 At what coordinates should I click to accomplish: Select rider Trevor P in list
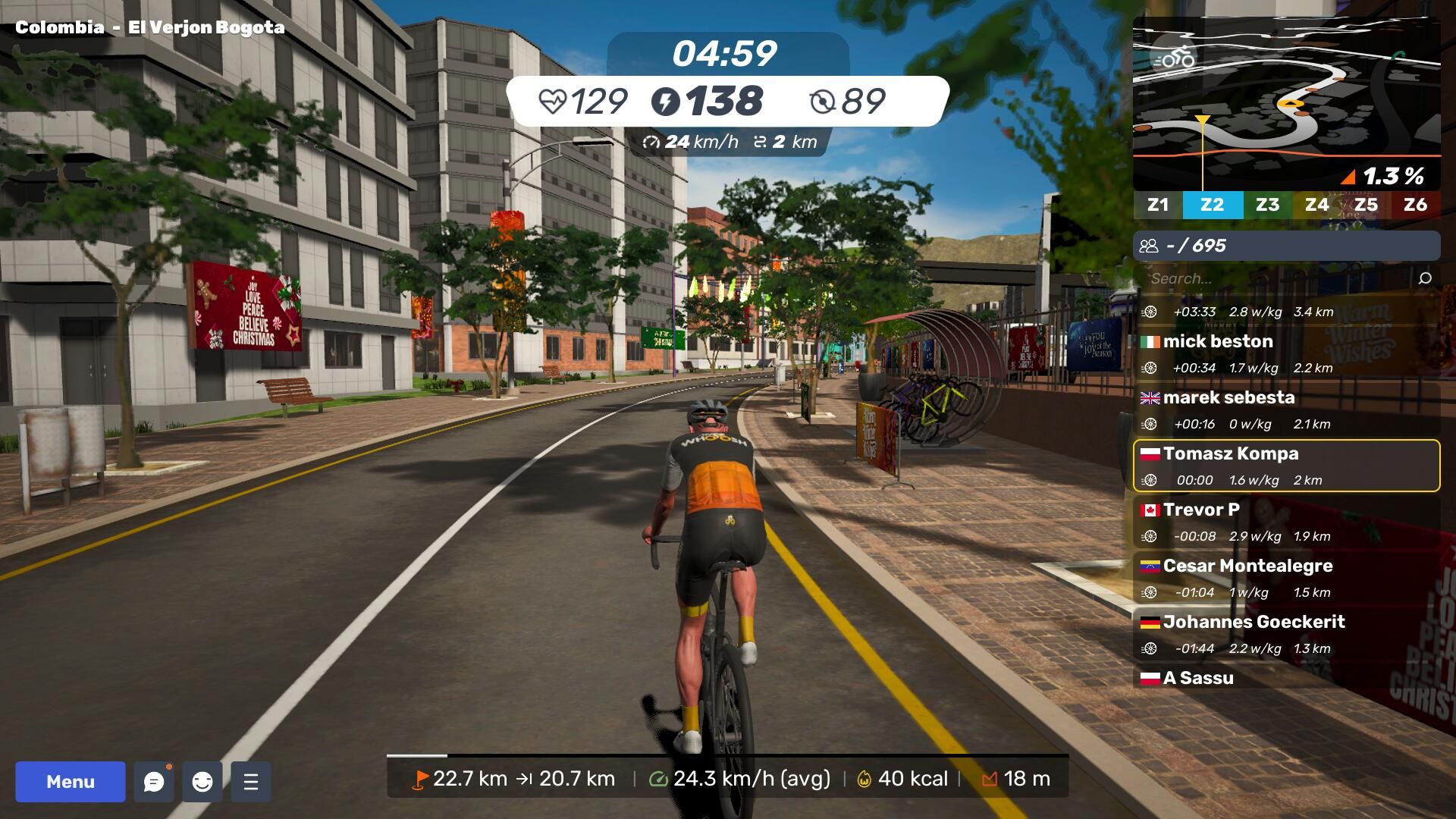[1286, 522]
